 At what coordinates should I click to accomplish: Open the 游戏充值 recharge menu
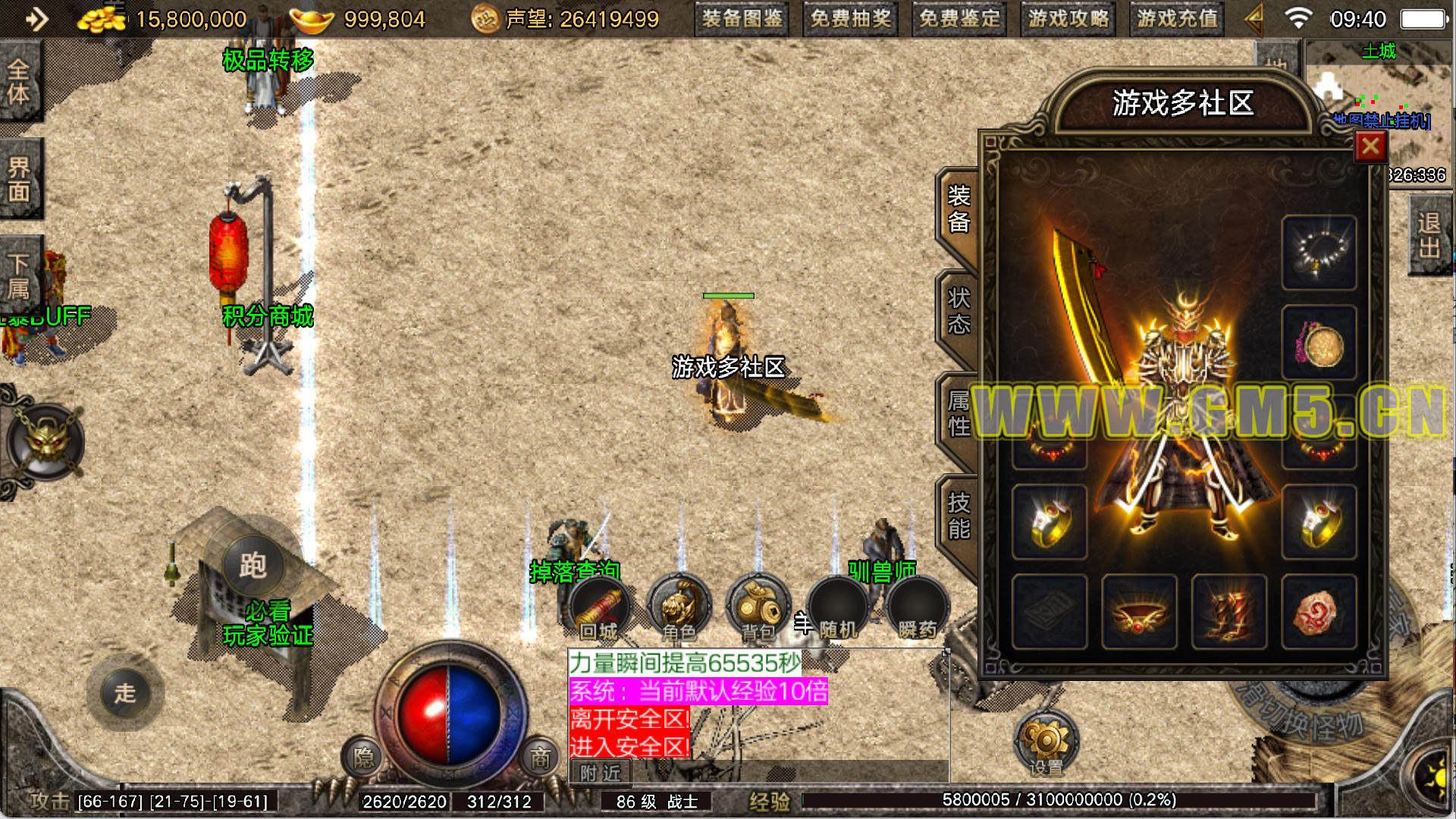pyautogui.click(x=1177, y=19)
